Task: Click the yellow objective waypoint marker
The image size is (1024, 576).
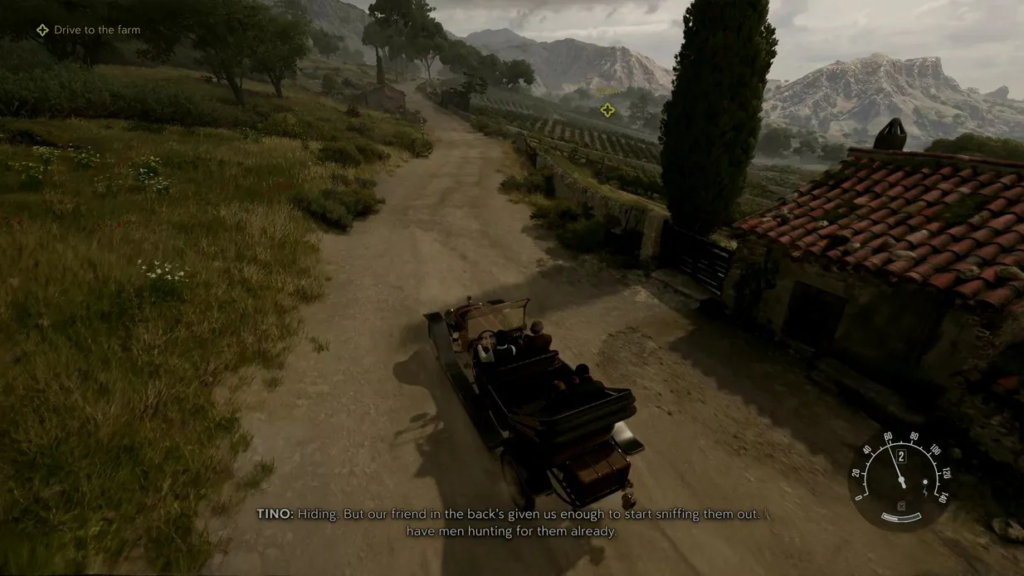Action: tap(607, 109)
